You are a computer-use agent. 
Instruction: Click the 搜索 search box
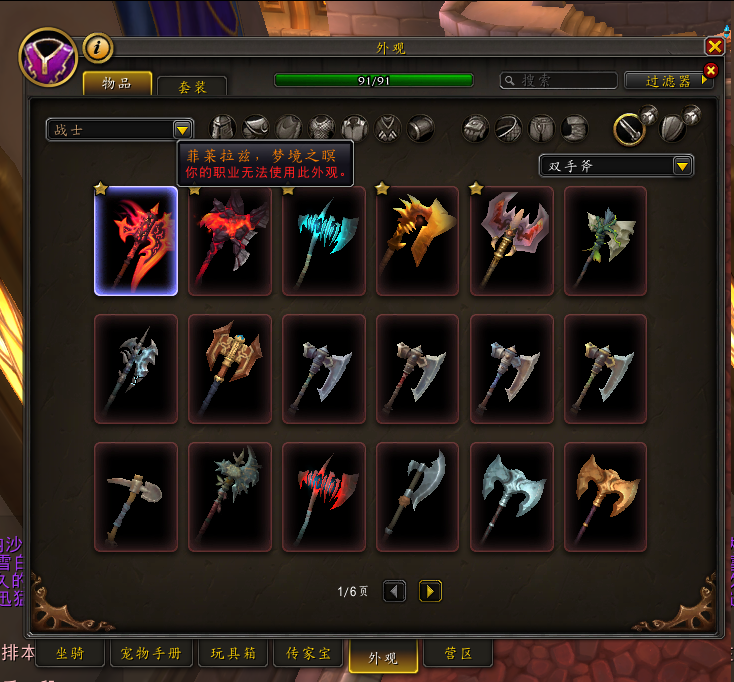(559, 81)
